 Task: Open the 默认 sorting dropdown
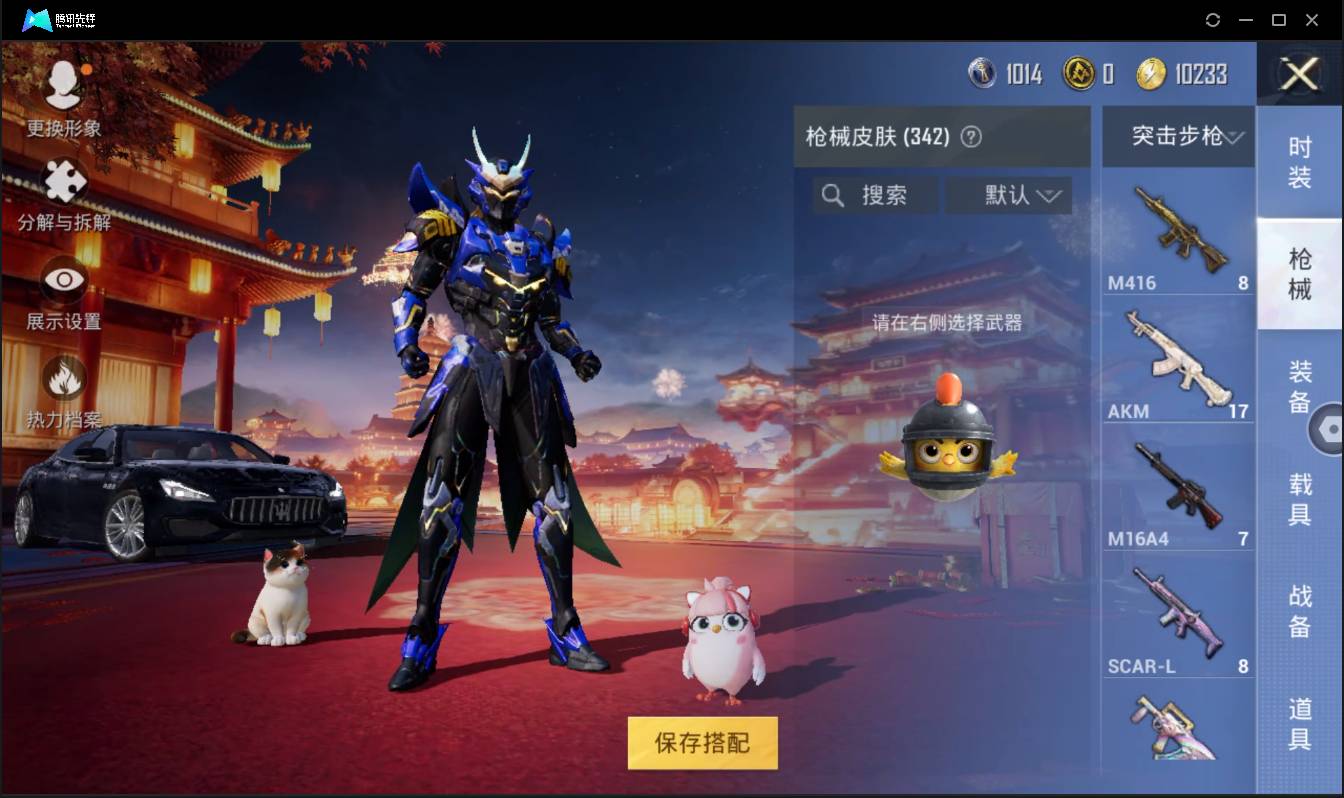[x=1010, y=196]
